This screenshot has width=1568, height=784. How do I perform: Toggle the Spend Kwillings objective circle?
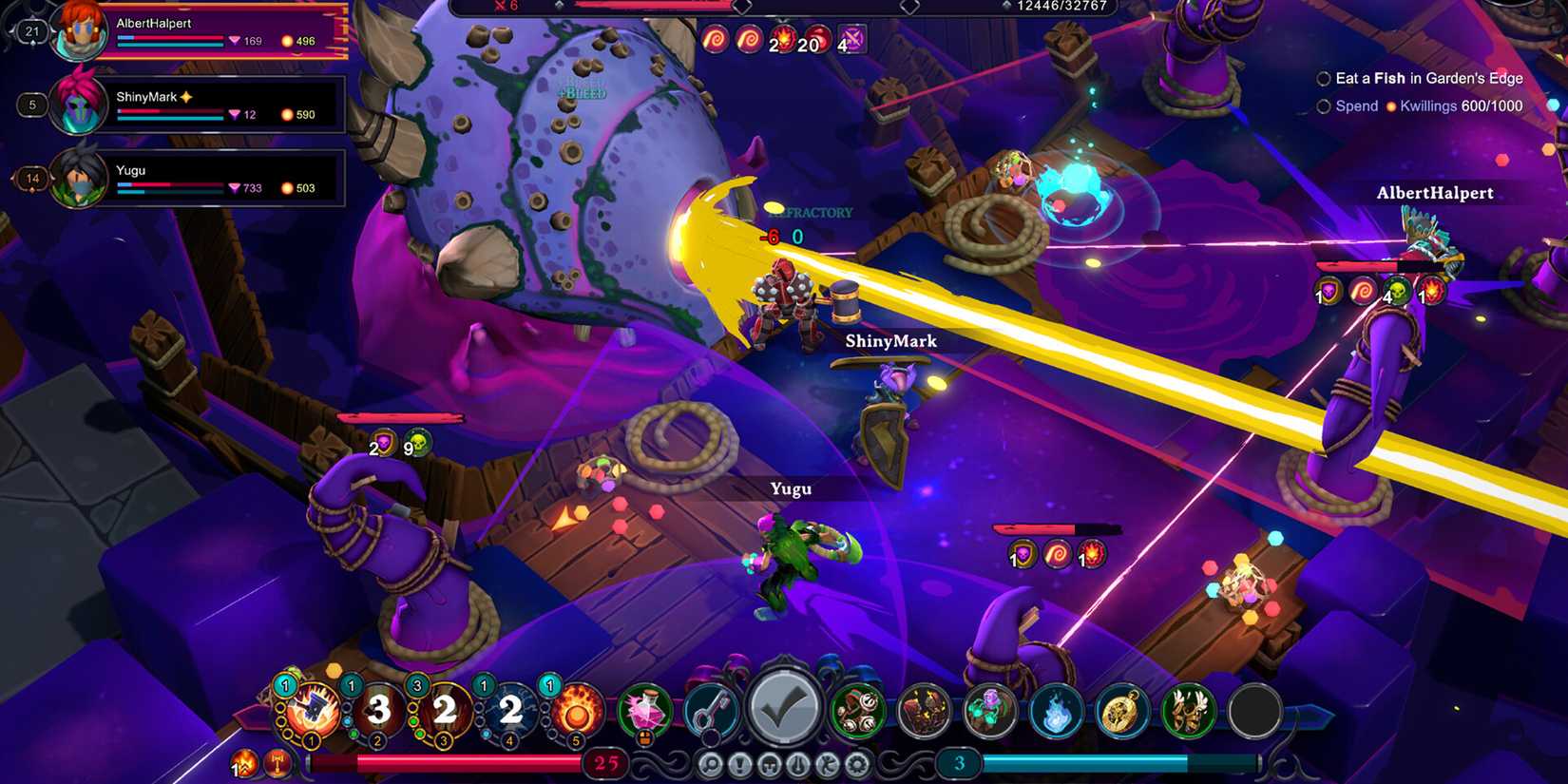coord(1323,105)
